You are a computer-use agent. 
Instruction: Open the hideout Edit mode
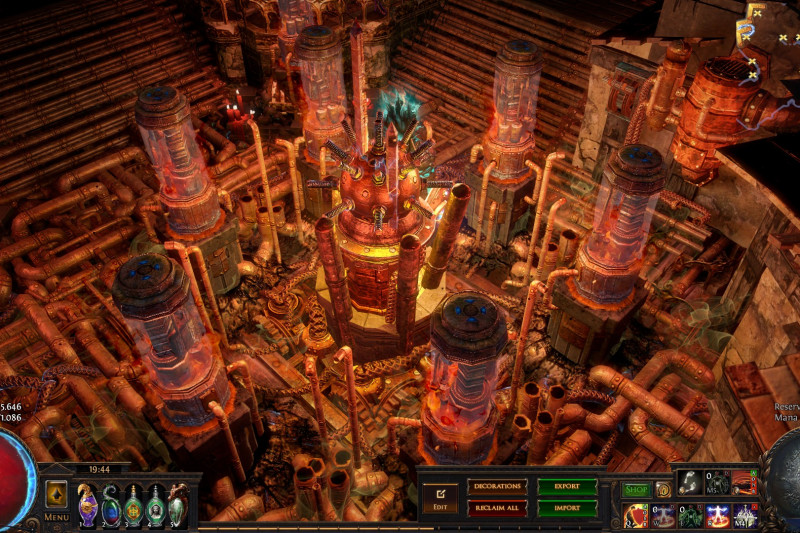(x=439, y=498)
